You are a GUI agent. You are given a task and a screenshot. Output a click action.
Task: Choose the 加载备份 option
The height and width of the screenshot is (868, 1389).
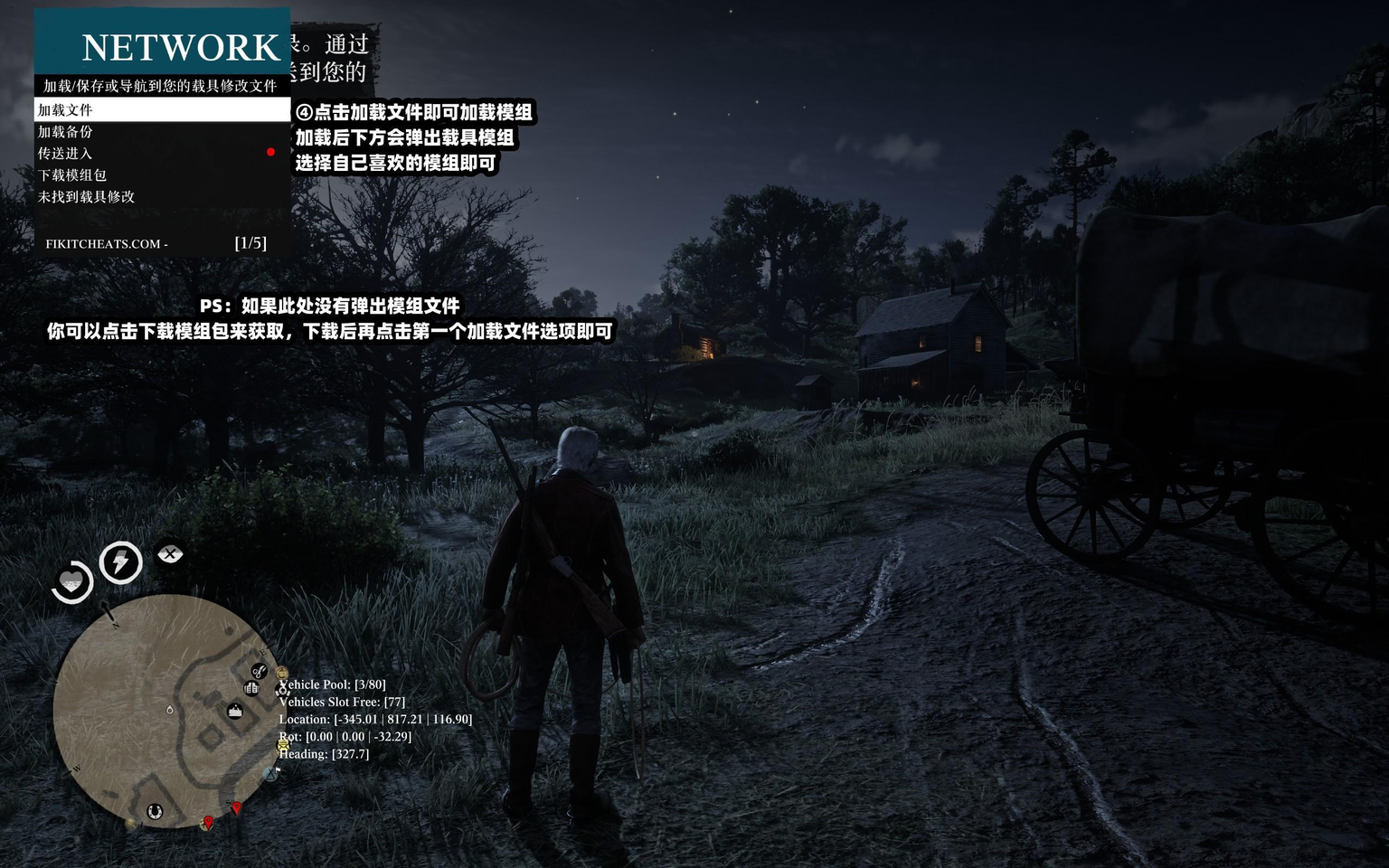(x=161, y=132)
